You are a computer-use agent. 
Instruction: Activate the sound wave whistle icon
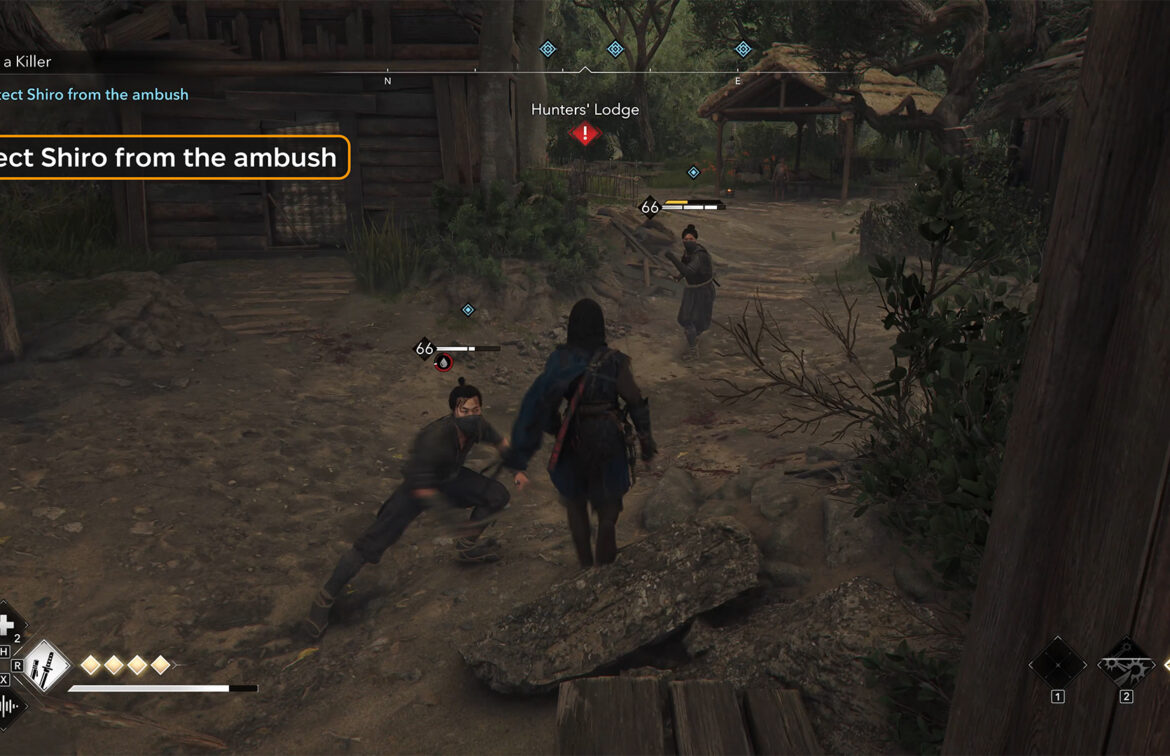coord(9,707)
